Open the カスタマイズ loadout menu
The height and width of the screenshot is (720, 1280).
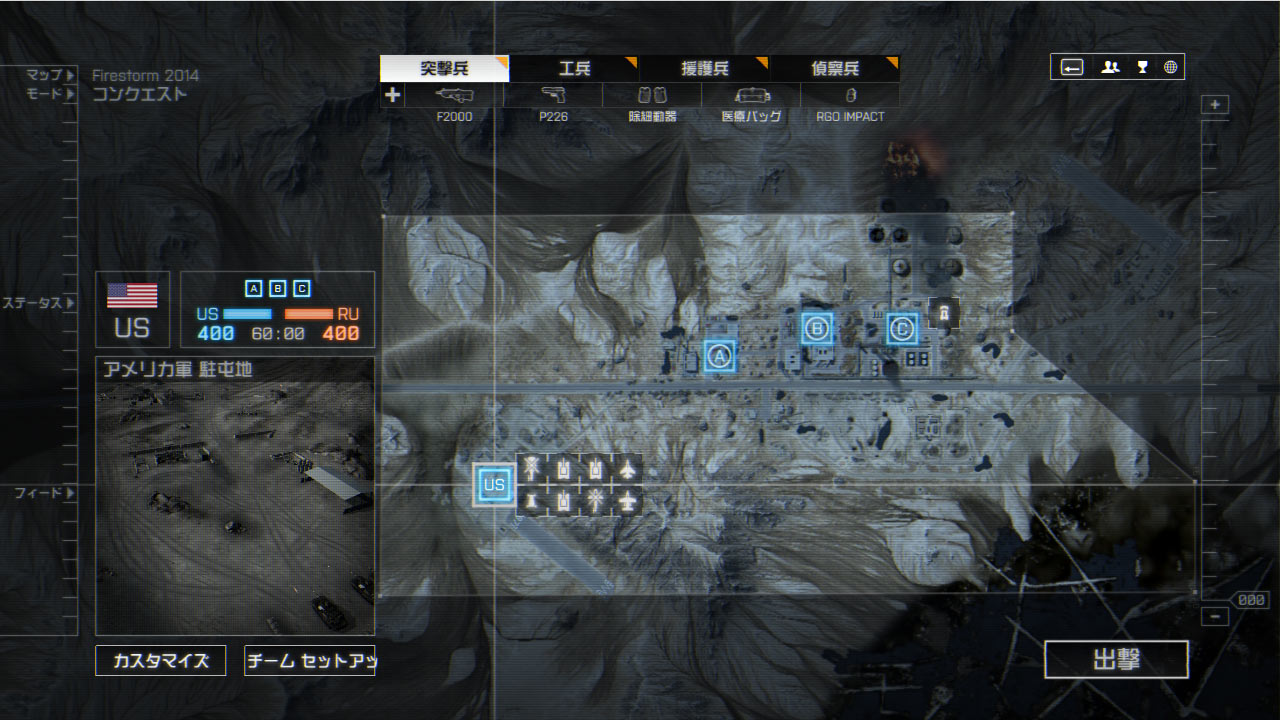click(x=161, y=661)
